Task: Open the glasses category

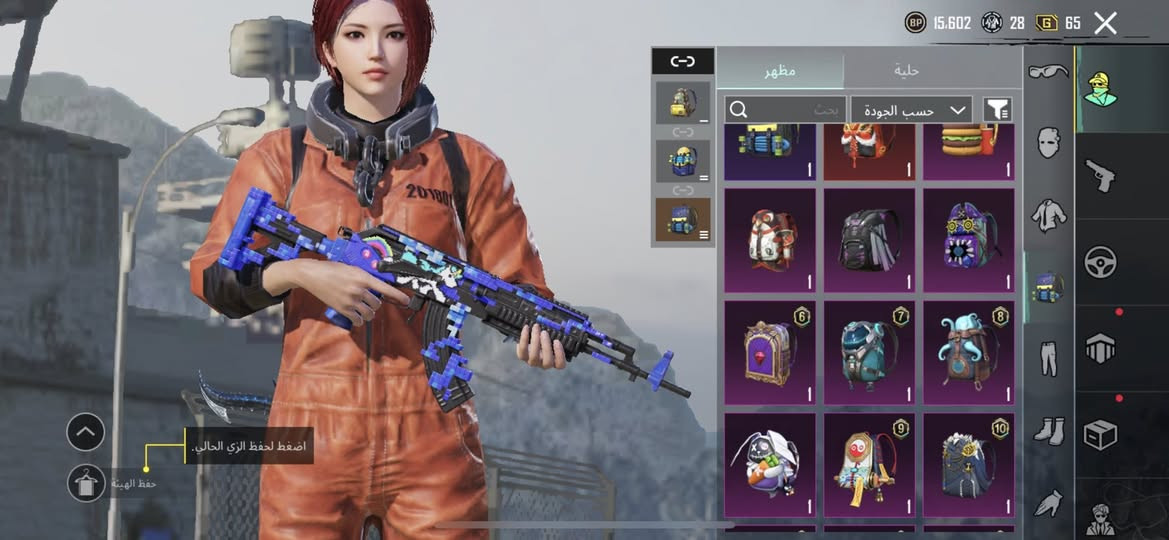Action: [1048, 71]
